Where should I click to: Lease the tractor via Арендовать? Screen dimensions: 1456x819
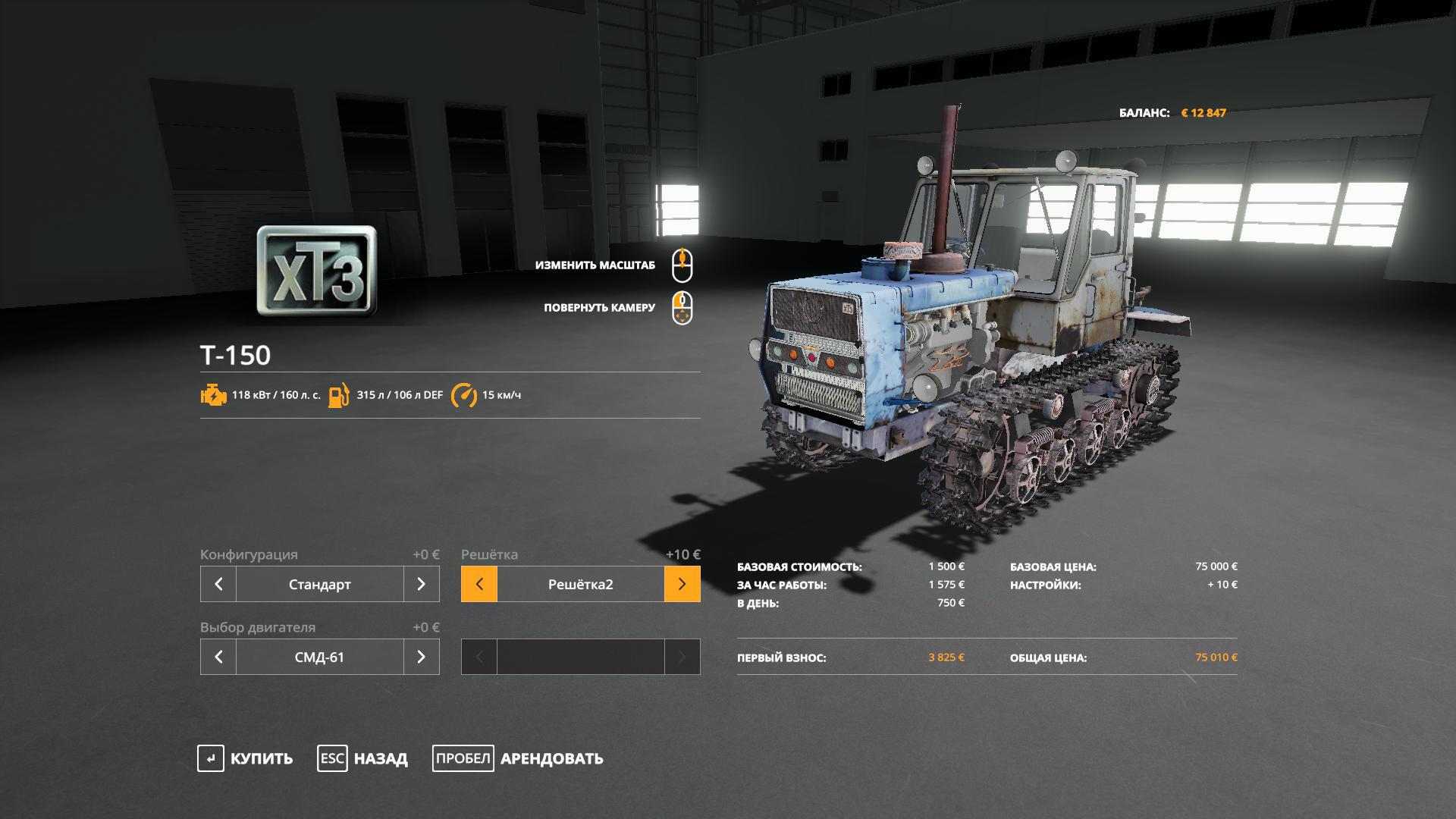click(x=518, y=758)
